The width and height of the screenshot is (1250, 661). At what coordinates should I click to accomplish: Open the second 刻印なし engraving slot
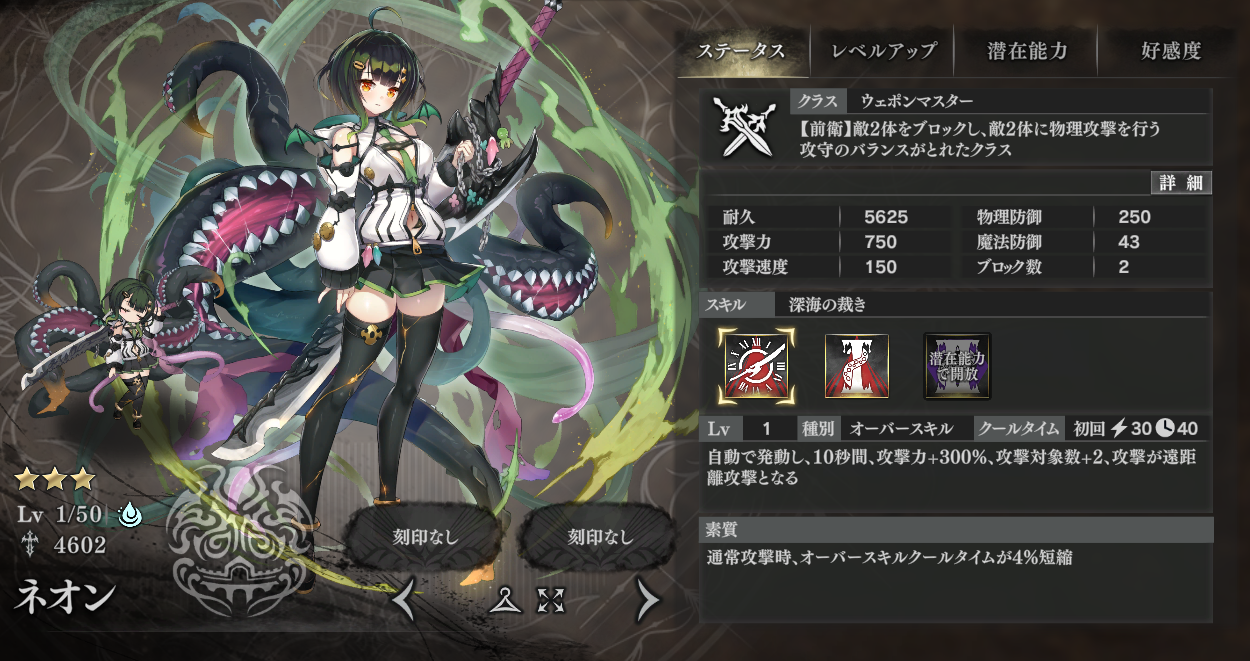(x=600, y=536)
